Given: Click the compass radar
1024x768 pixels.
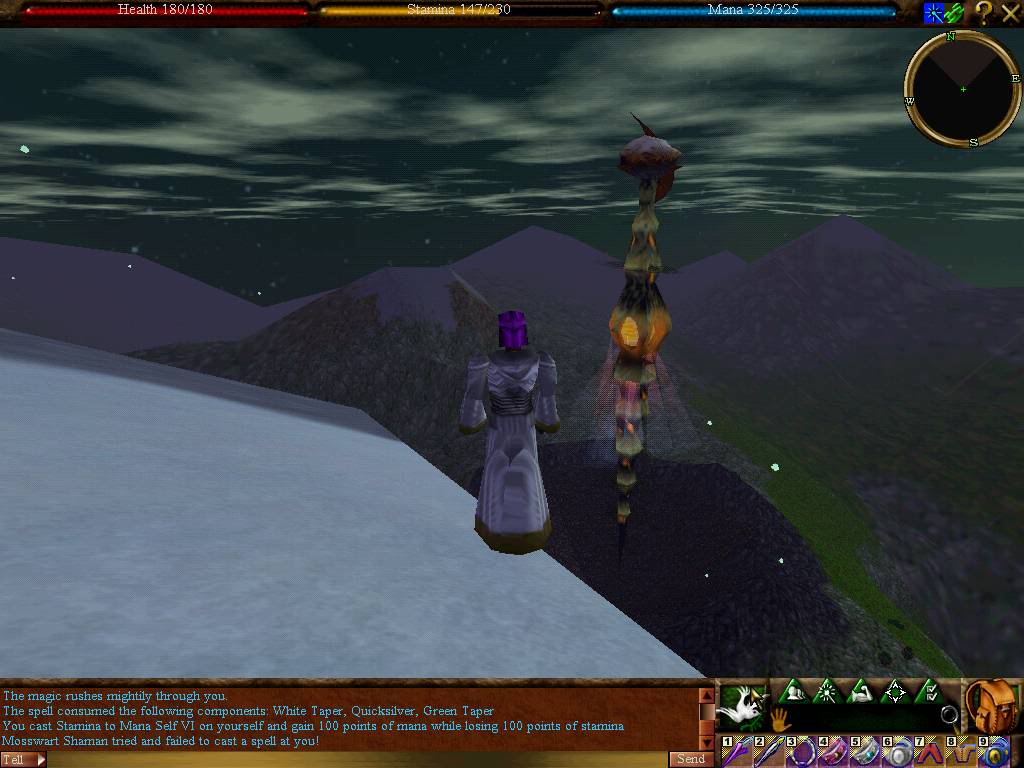Looking at the screenshot, I should (x=962, y=90).
